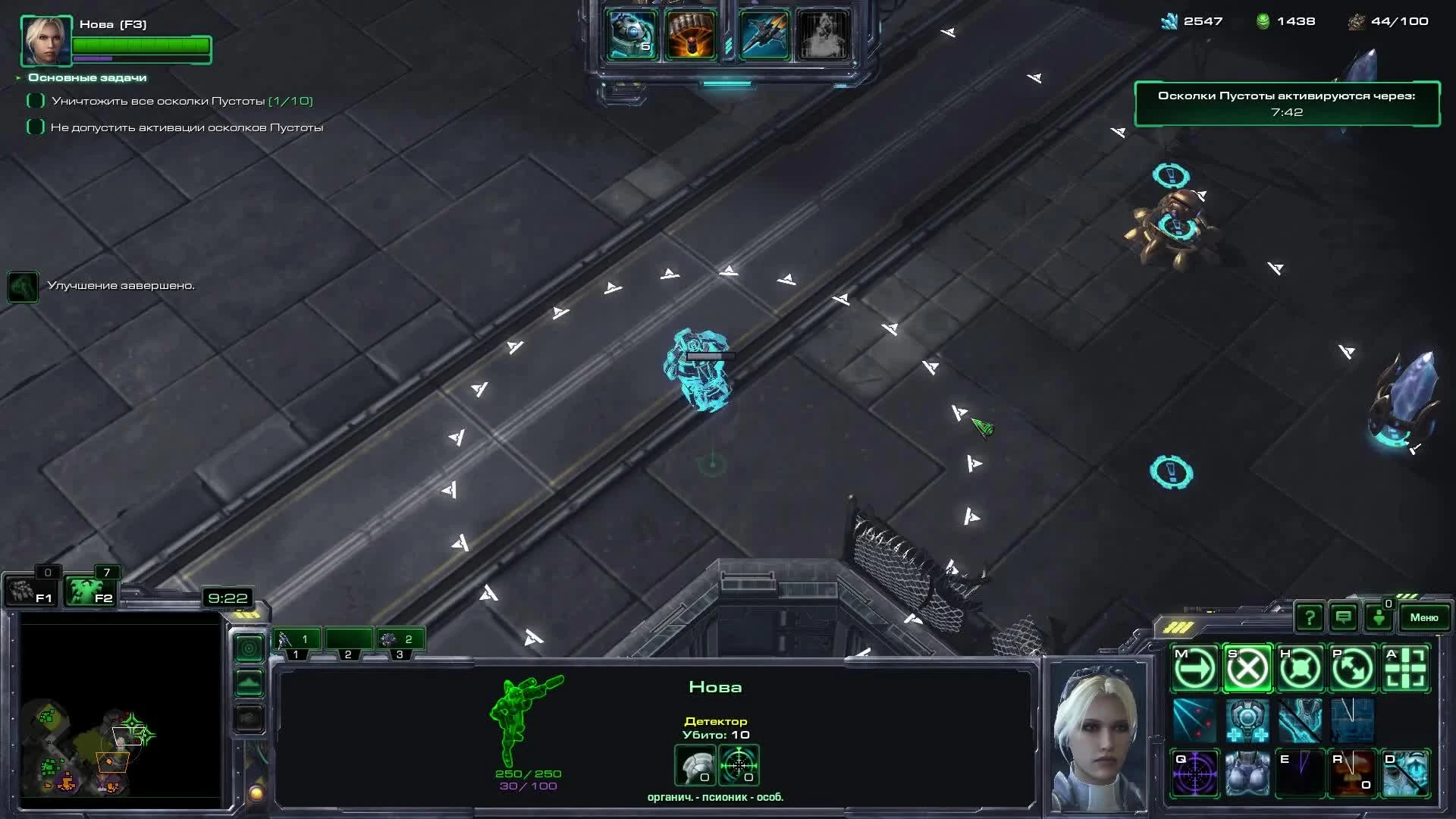This screenshot has width=1456, height=819.
Task: Open the Меню (Menu) button
Action: pos(1424,617)
